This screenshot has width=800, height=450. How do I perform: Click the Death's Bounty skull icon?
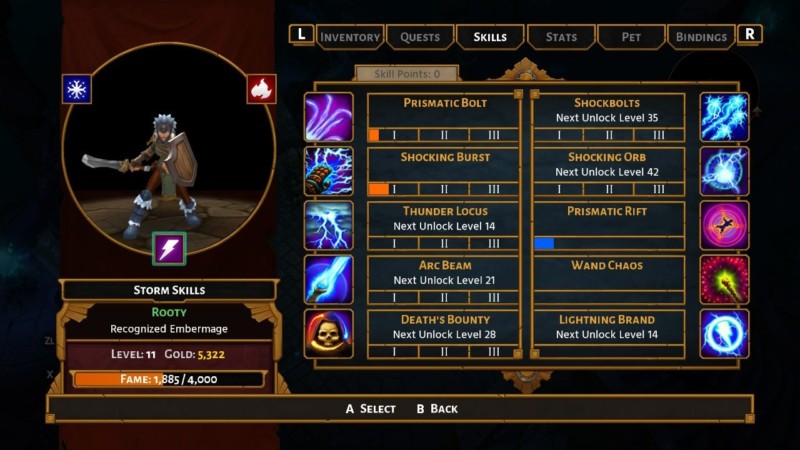[x=329, y=333]
